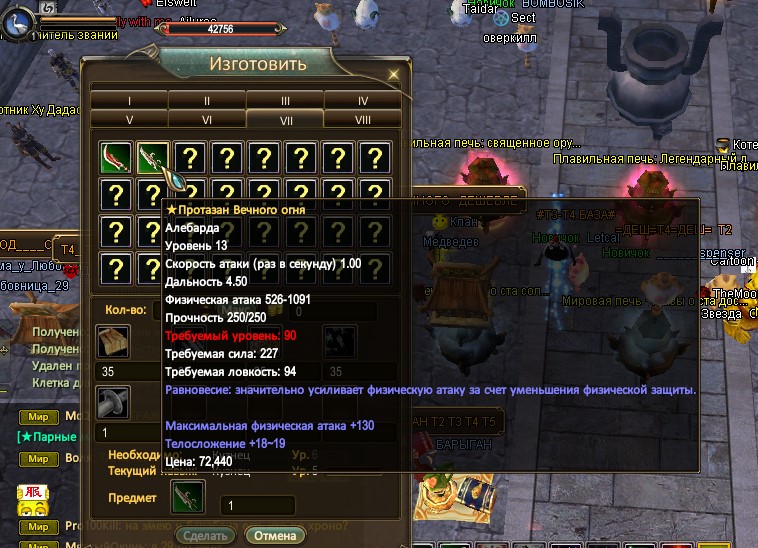Select the VII tab
Screen dimensions: 758x548
285,119
